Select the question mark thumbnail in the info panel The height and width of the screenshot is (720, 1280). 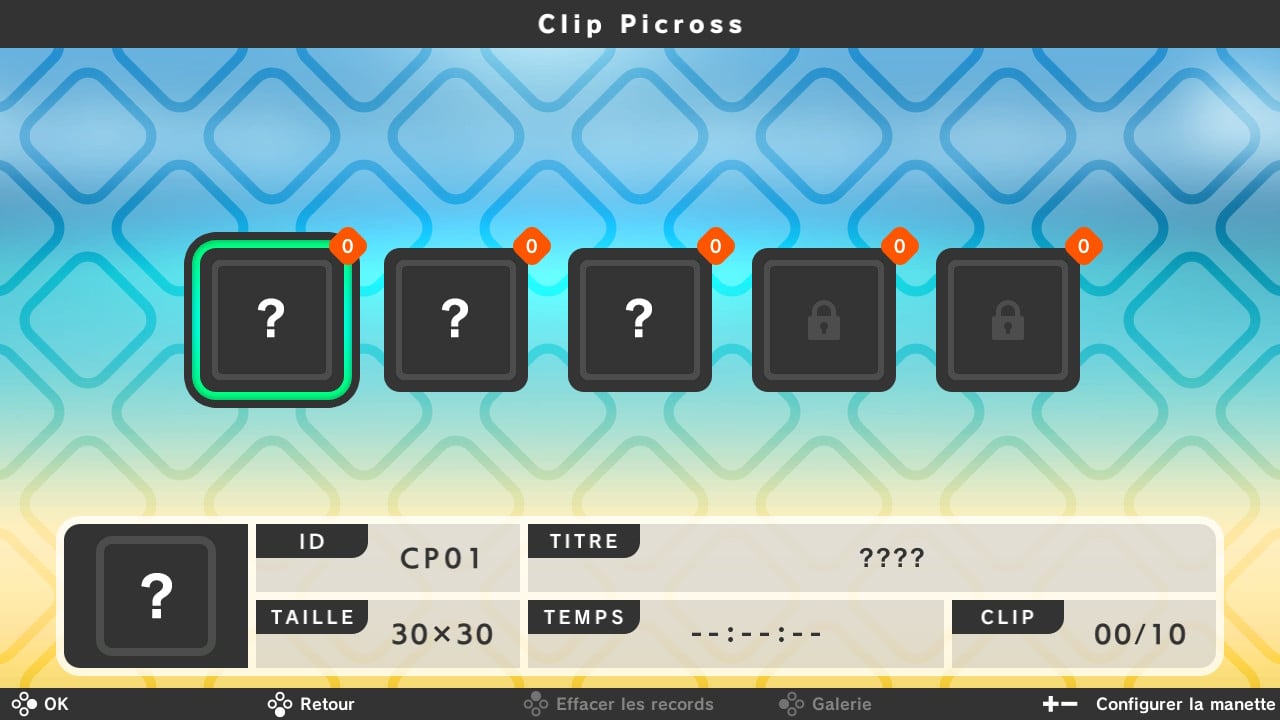pos(156,596)
